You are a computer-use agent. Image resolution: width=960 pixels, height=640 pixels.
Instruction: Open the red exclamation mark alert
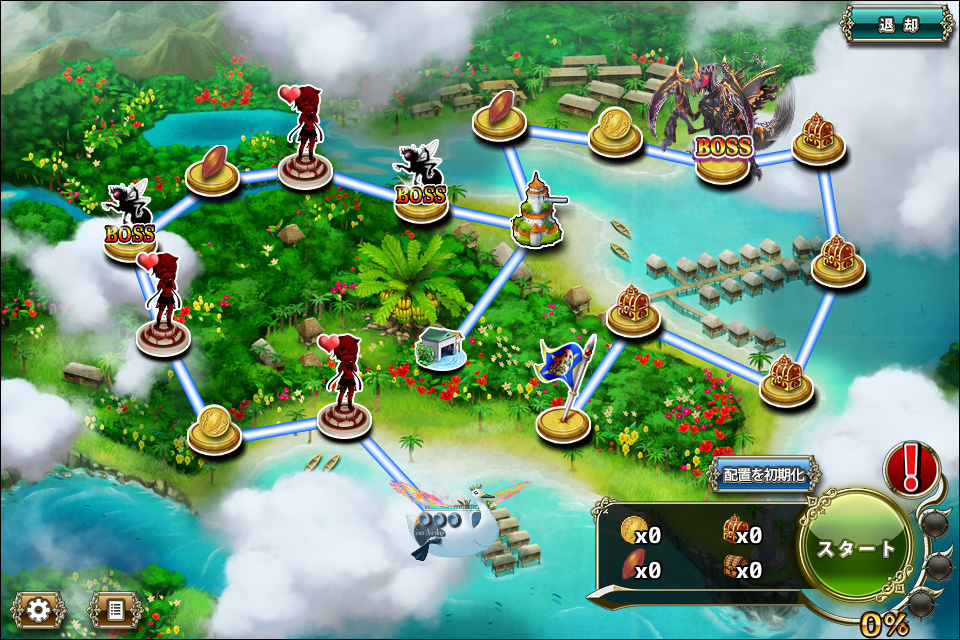coord(910,467)
